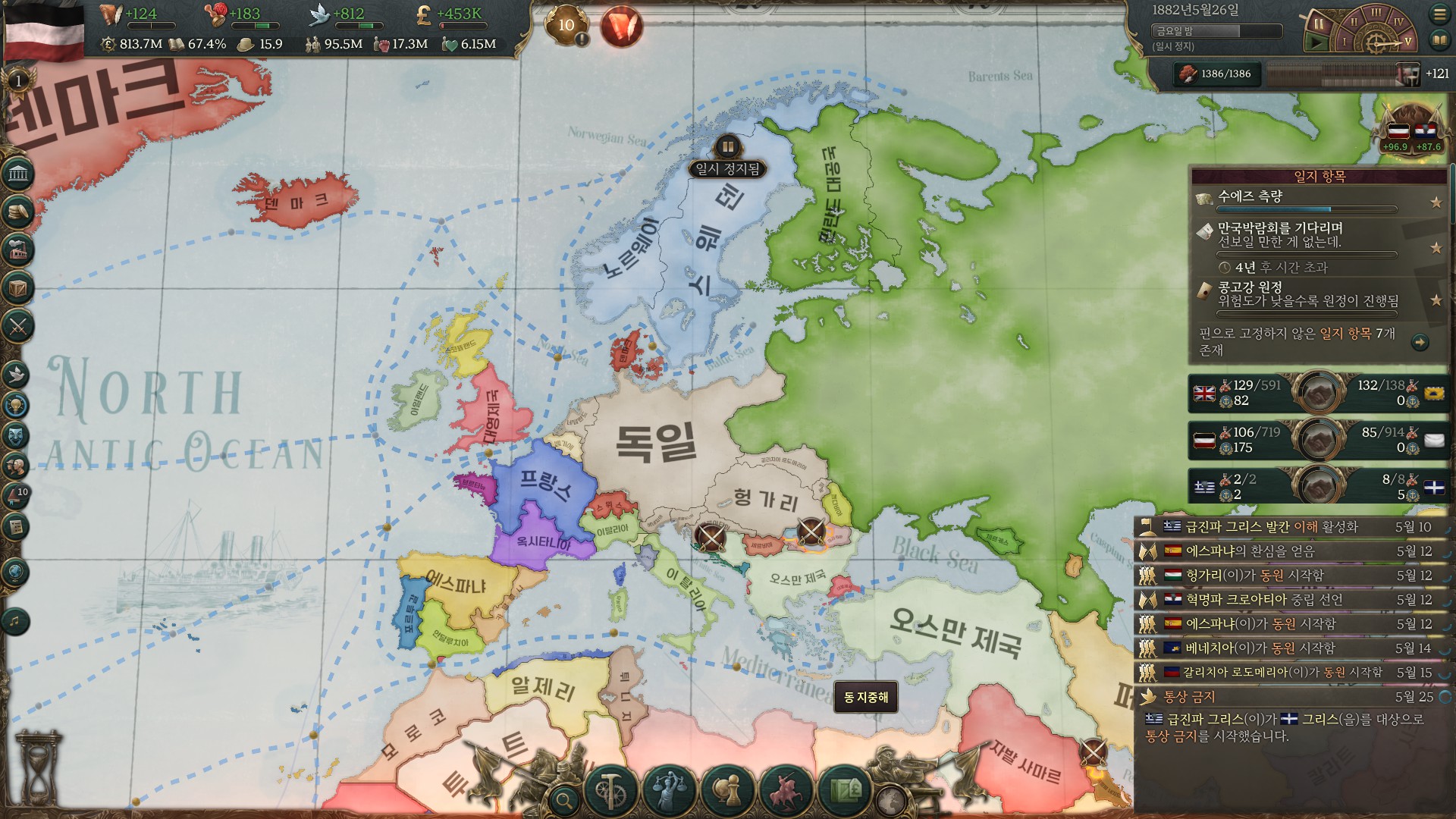1456x819 pixels.
Task: Set game speed to level III
Action: click(1375, 13)
